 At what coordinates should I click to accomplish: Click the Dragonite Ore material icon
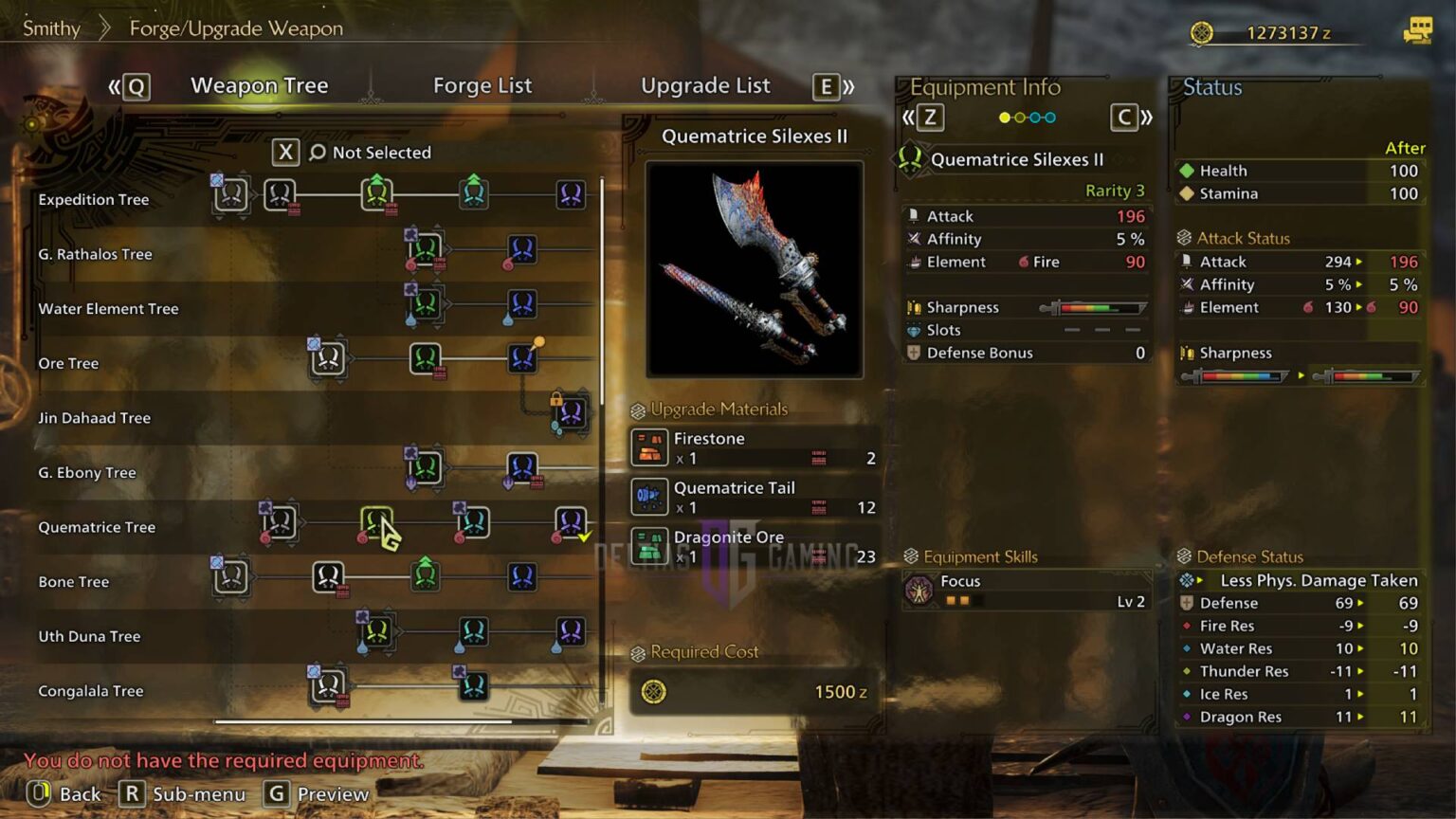(x=650, y=546)
